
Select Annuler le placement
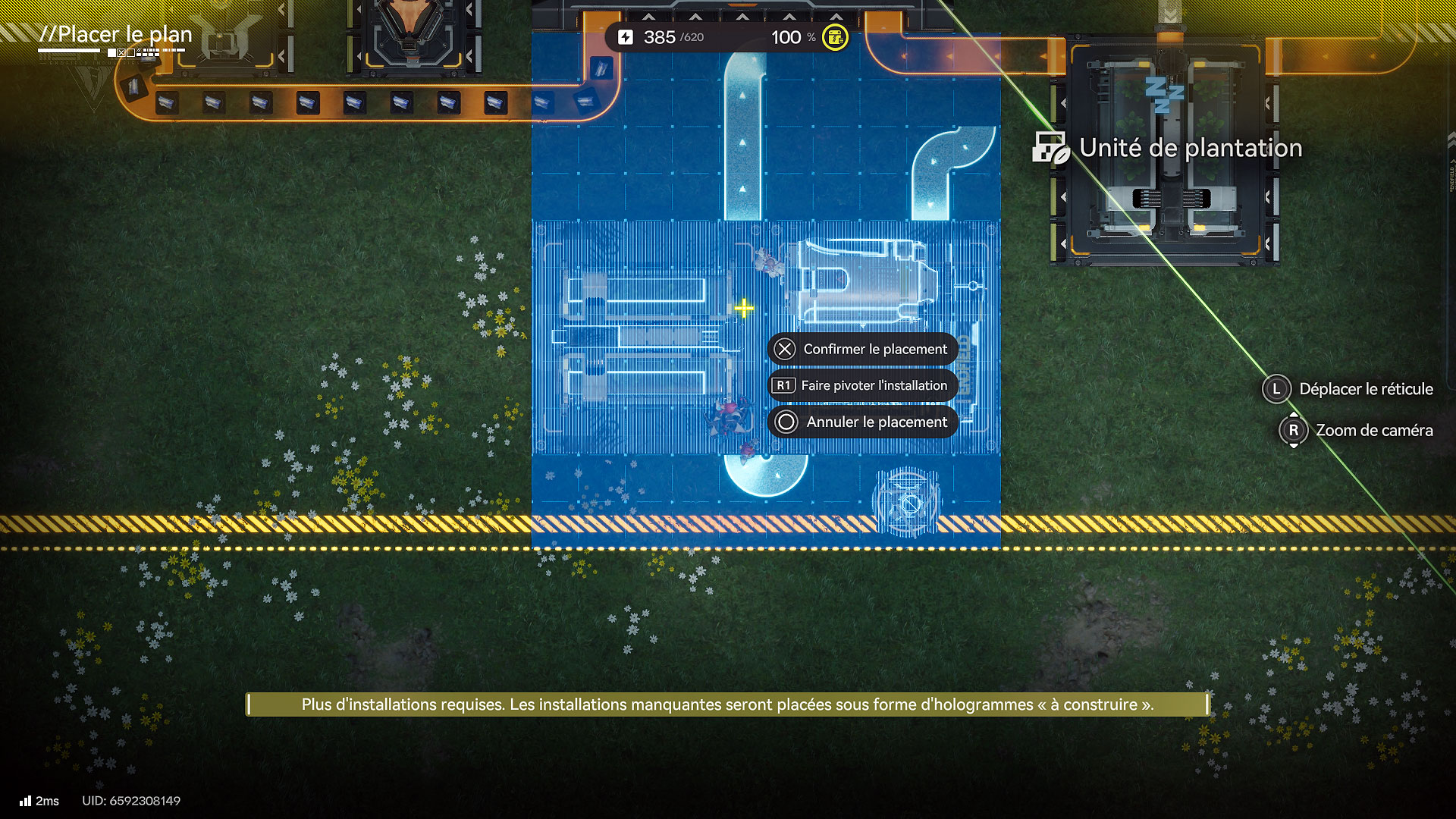click(863, 422)
